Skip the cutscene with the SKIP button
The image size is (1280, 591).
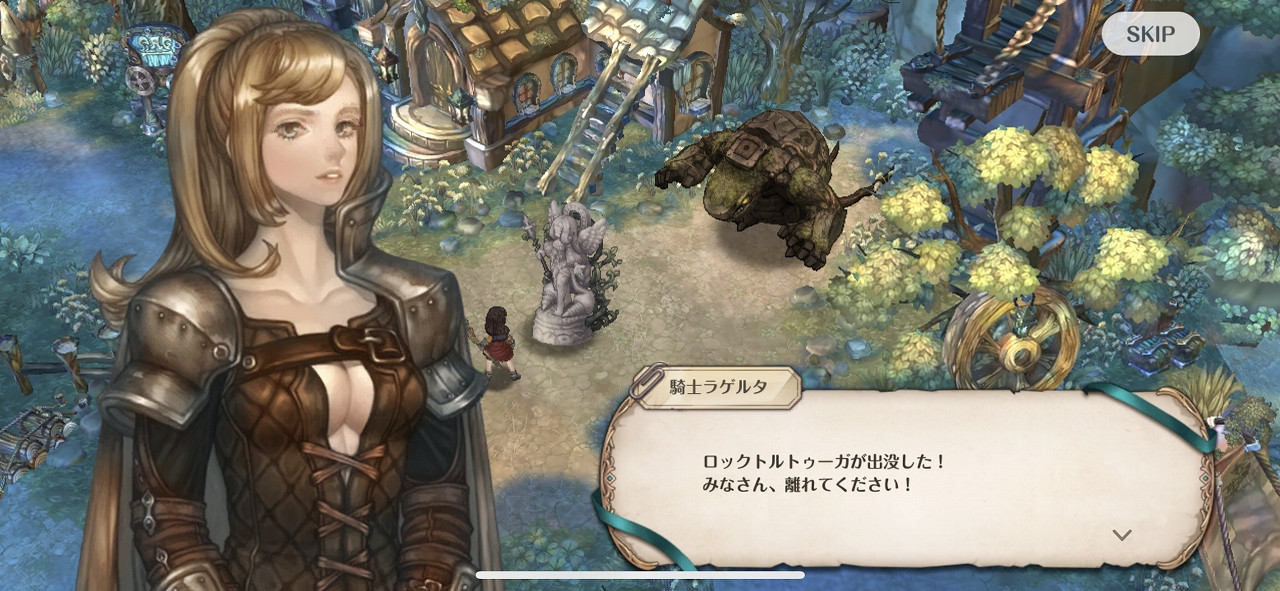pyautogui.click(x=1150, y=34)
